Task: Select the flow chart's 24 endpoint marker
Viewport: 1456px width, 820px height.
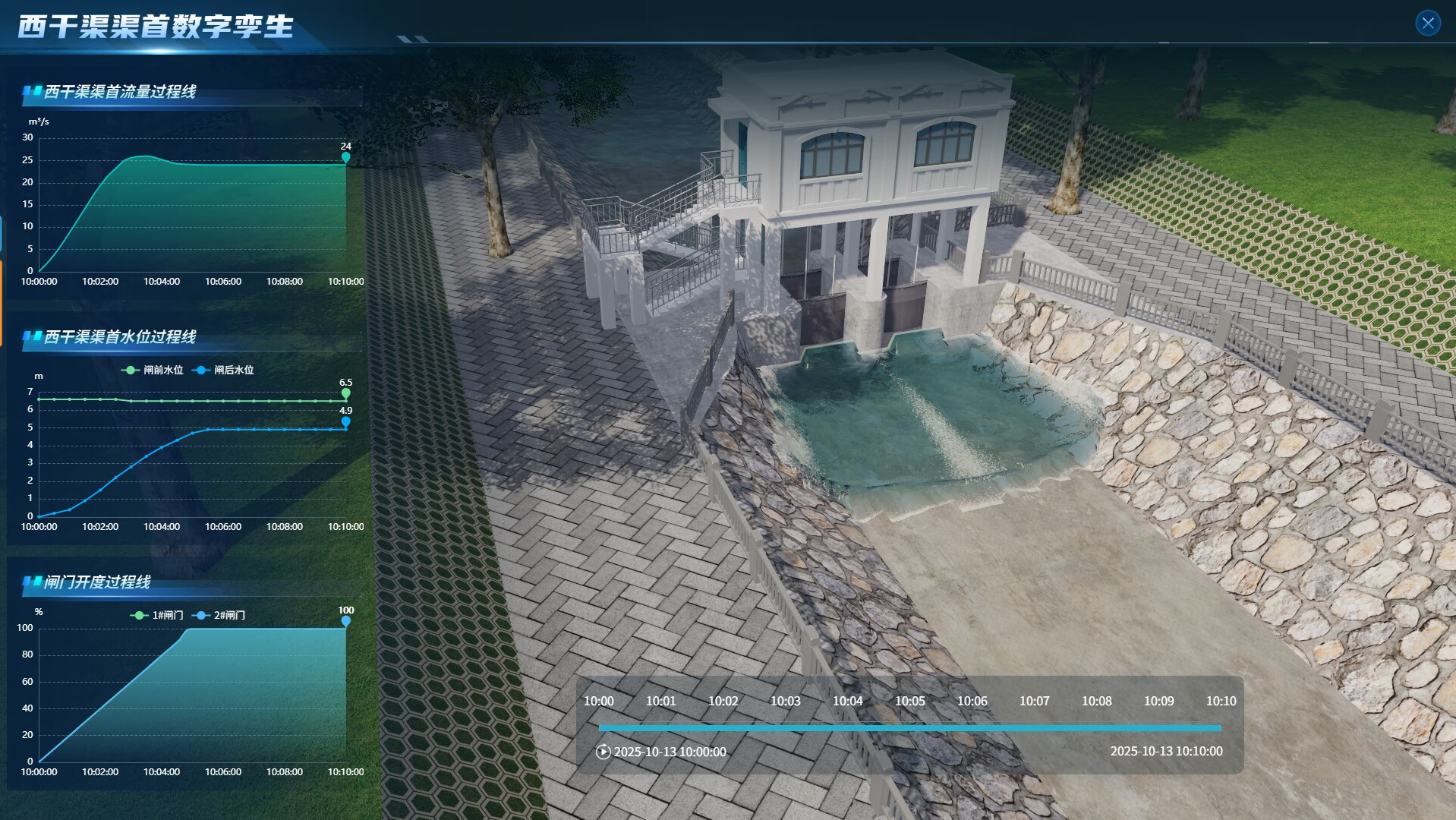Action: 346,157
